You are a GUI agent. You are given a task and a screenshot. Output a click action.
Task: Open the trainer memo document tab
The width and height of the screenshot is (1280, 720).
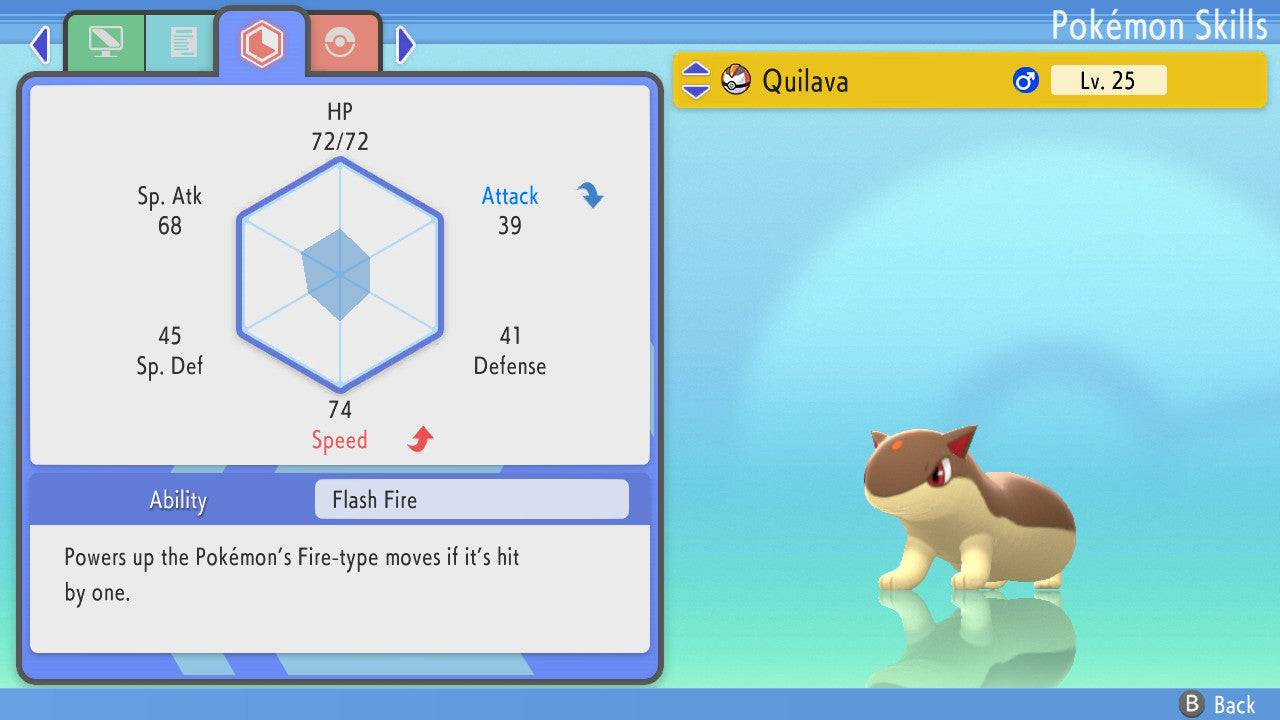182,43
